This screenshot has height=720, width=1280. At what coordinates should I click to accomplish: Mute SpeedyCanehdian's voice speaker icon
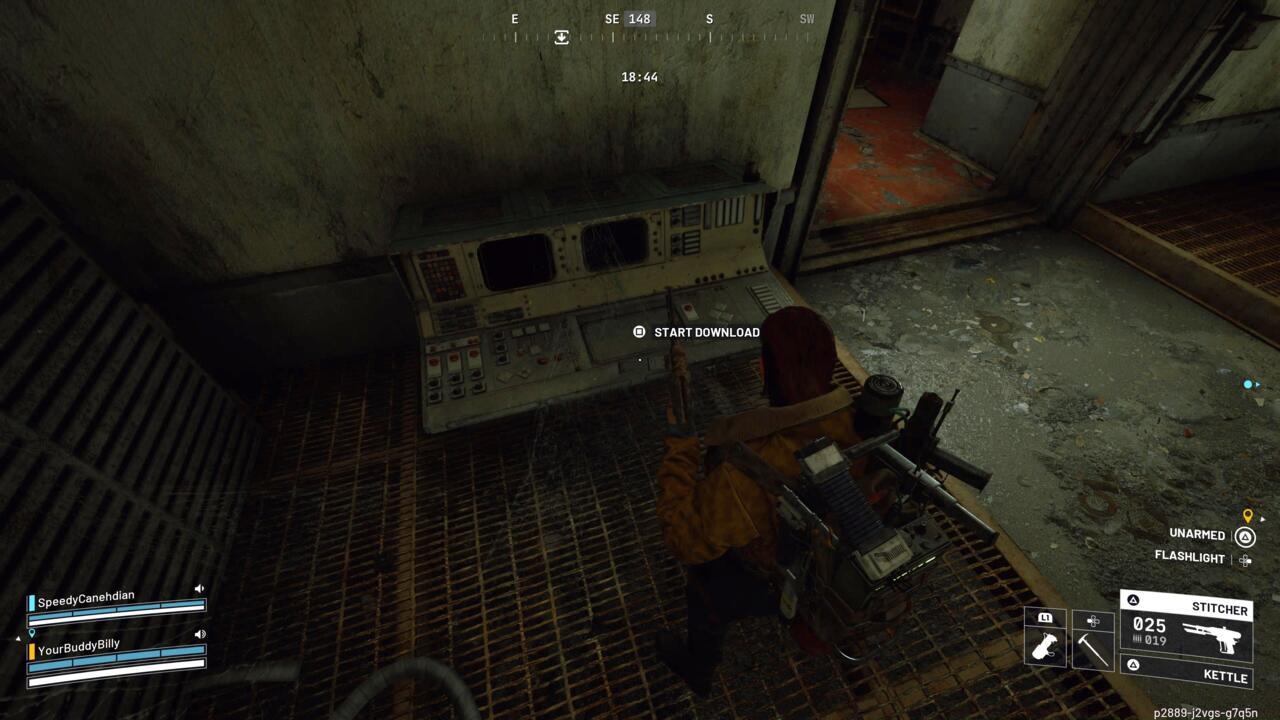point(199,588)
